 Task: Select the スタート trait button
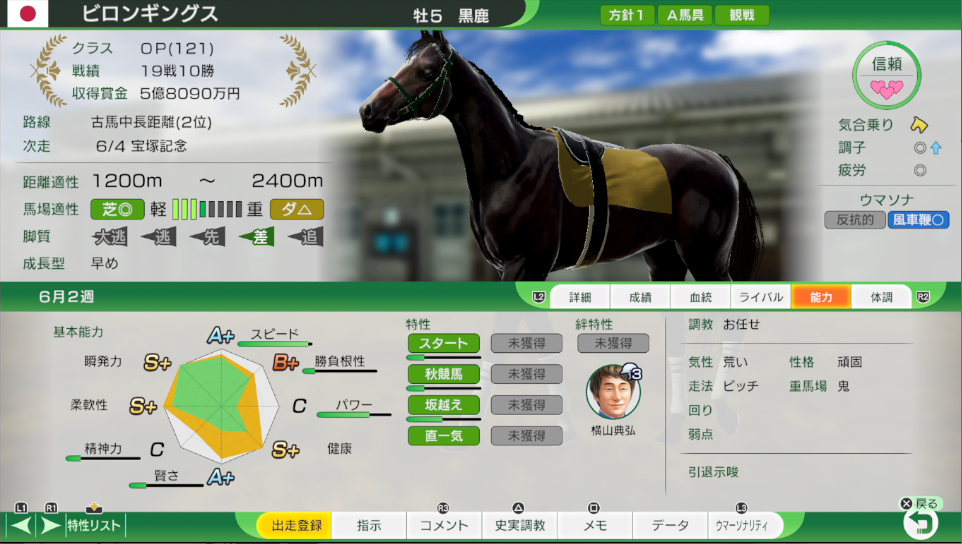tap(443, 343)
